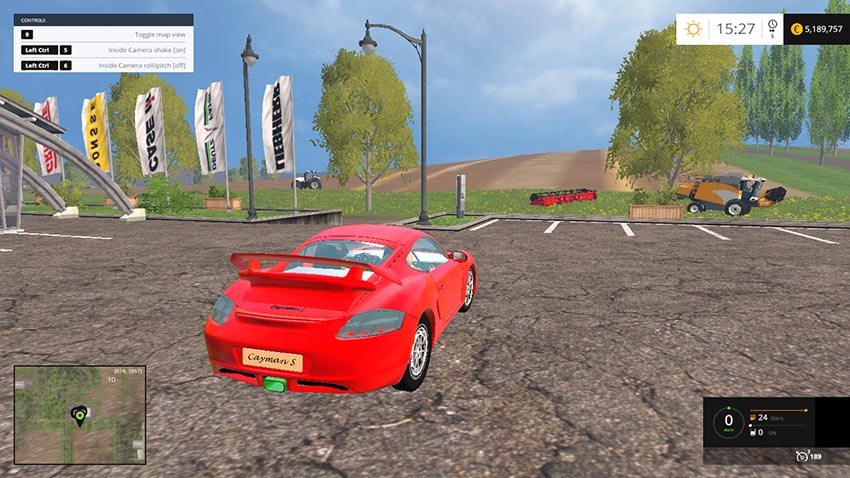850x478 pixels.
Task: Select the player position marker on minimap
Action: (x=78, y=413)
